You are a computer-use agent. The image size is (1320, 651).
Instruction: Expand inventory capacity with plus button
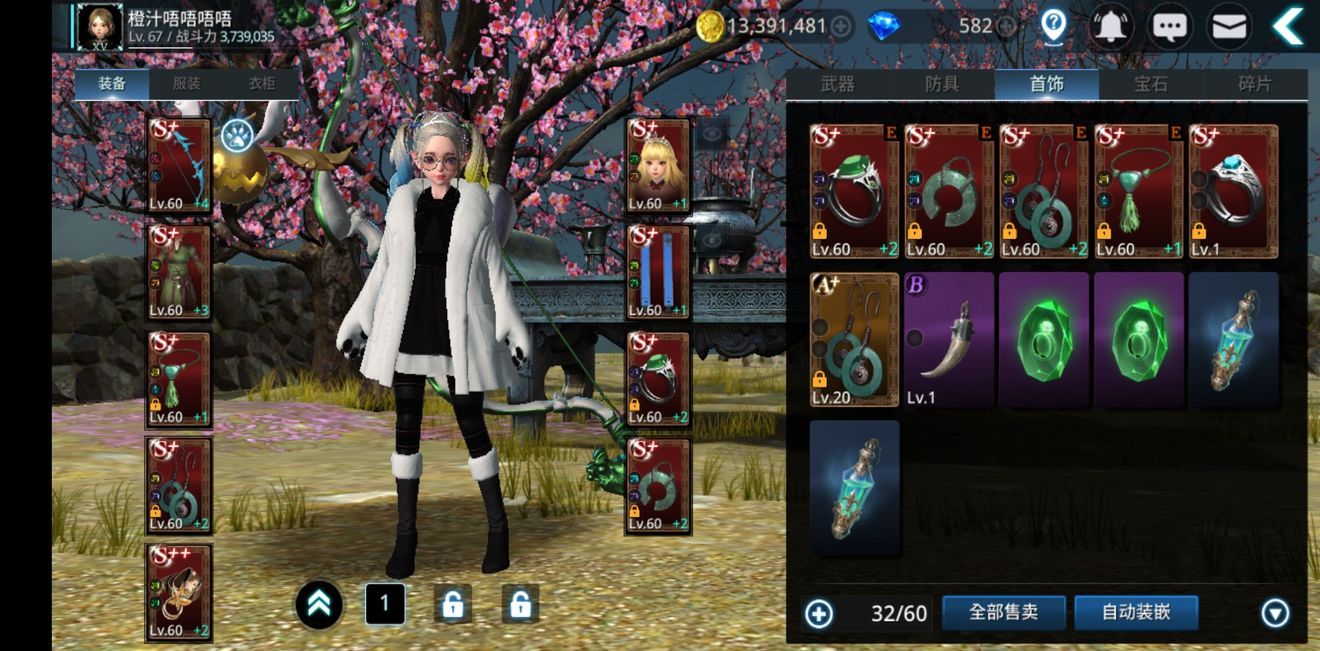tap(819, 613)
